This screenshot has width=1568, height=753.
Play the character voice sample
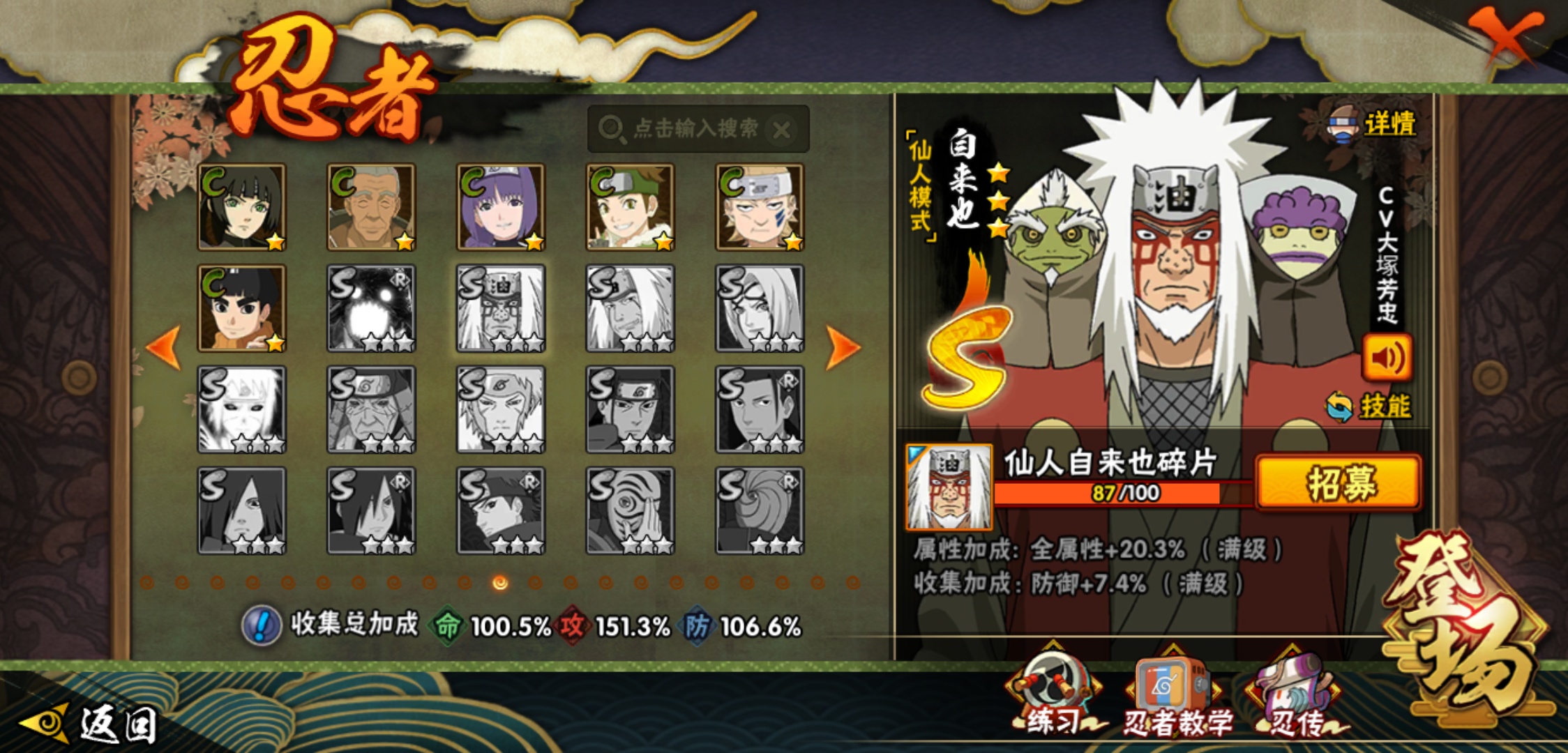pyautogui.click(x=1387, y=357)
